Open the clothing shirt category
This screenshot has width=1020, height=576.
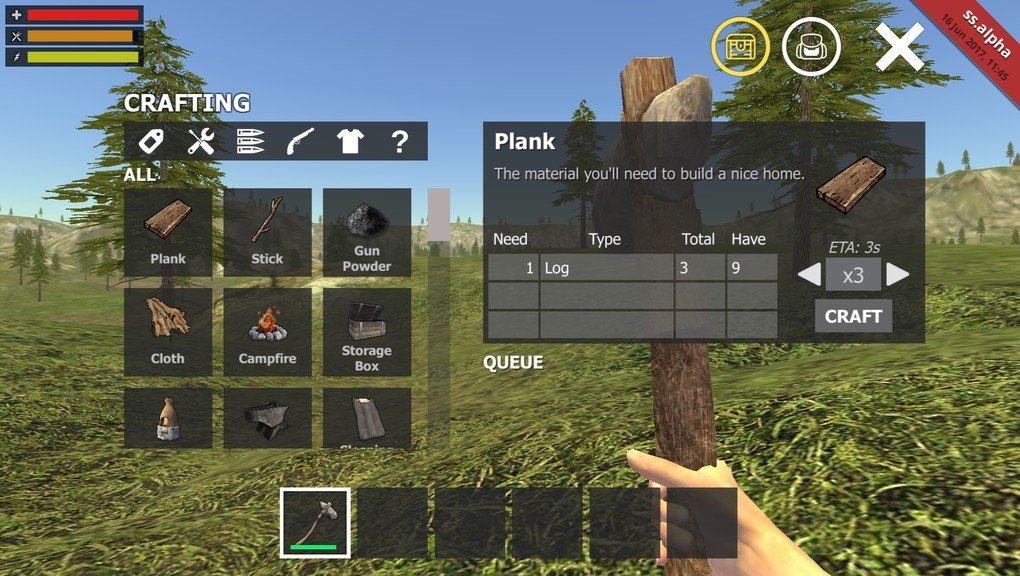click(350, 142)
